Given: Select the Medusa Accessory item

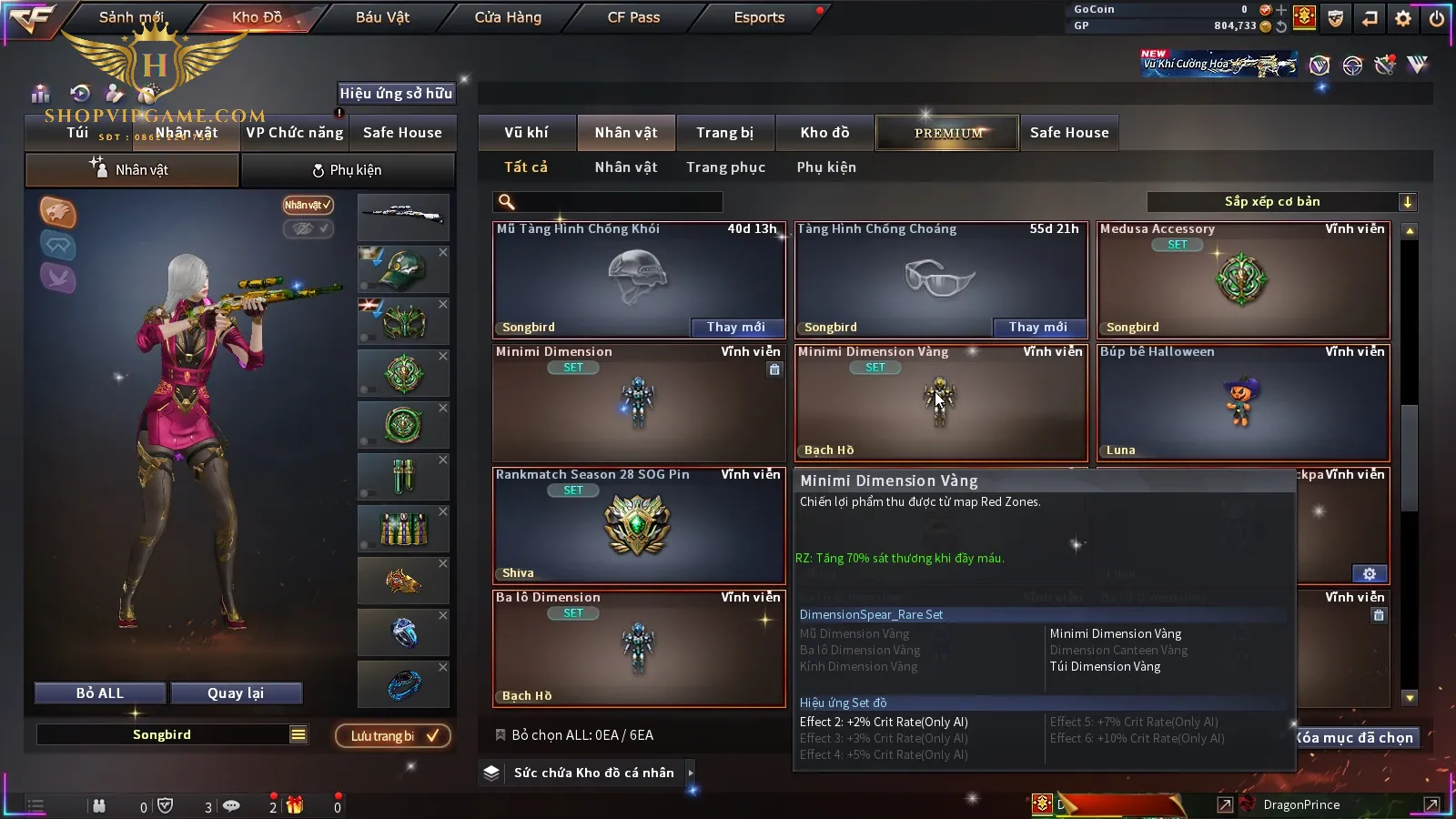Looking at the screenshot, I should [1242, 280].
